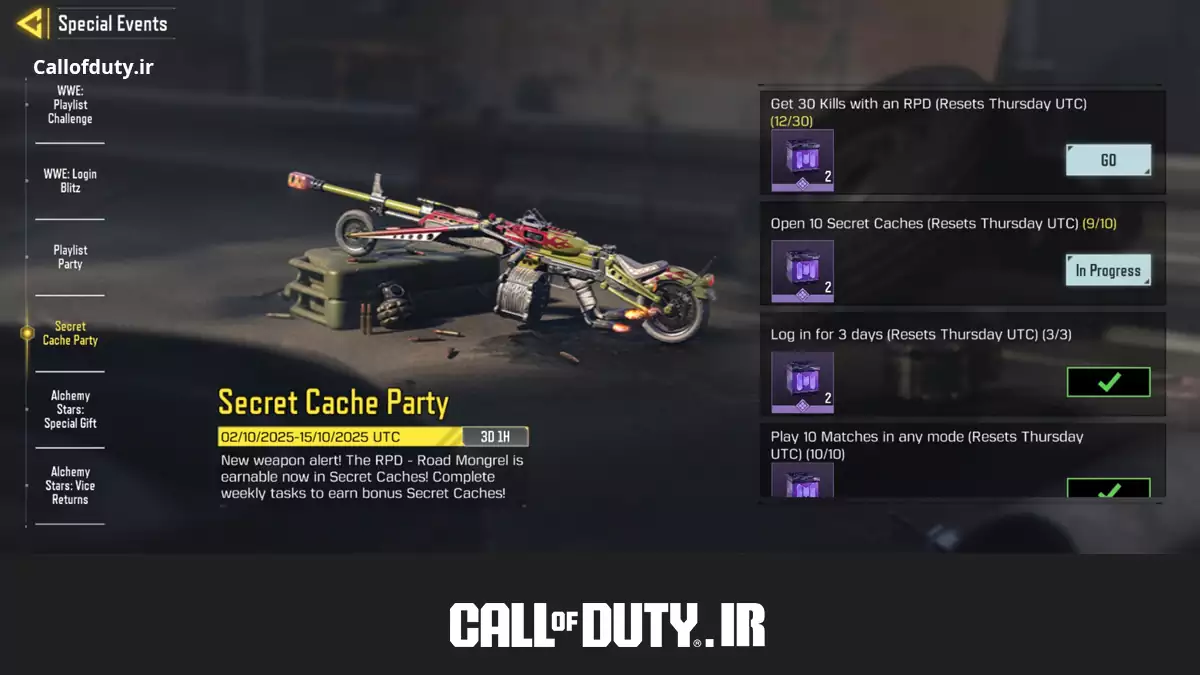Inspect cache reward for opening Secret Caches
Screen dimensions: 1200x675
[802, 271]
